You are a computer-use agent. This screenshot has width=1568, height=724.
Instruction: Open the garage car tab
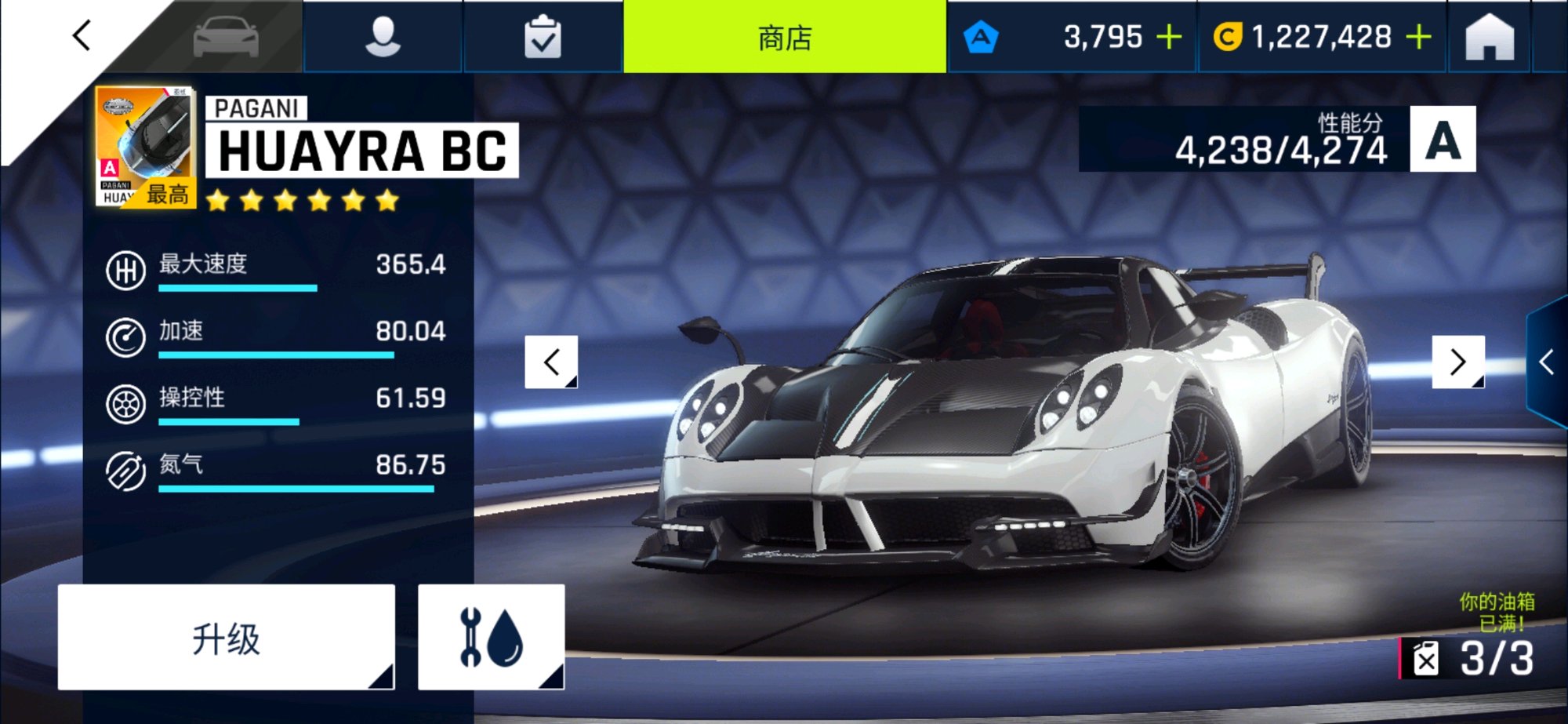[x=226, y=37]
